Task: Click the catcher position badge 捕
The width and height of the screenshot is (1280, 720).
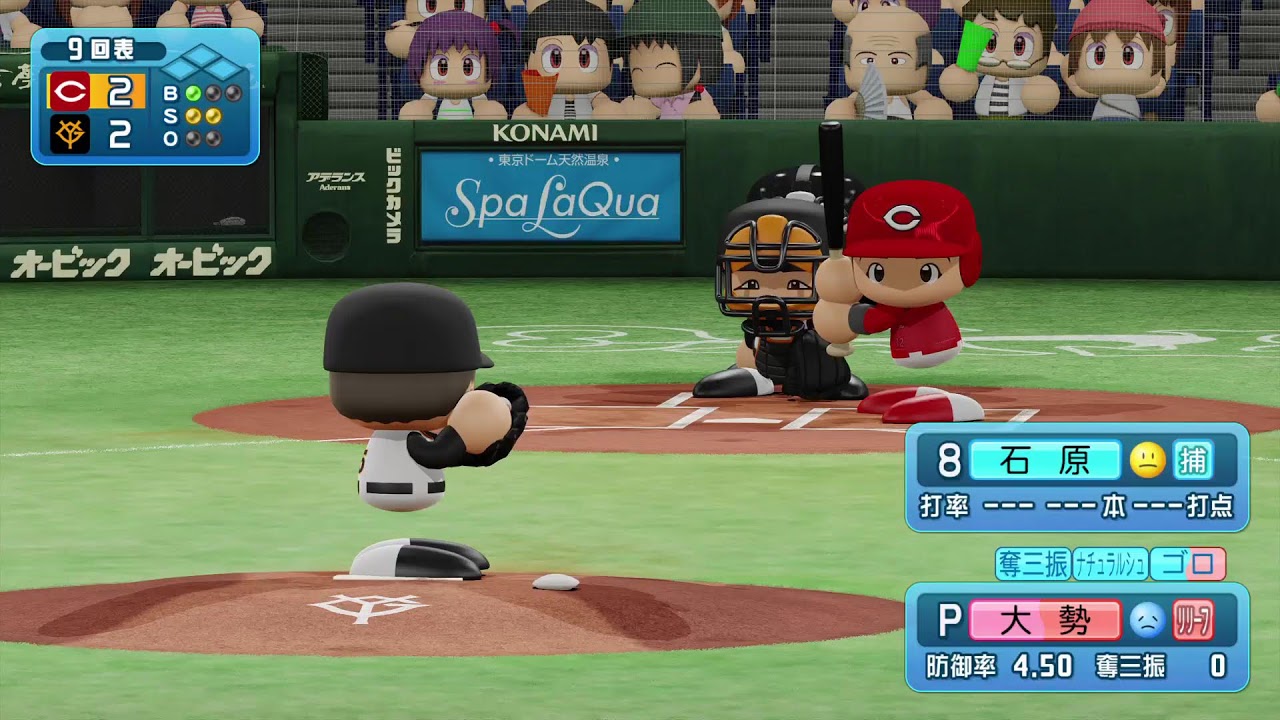Action: (x=1192, y=460)
